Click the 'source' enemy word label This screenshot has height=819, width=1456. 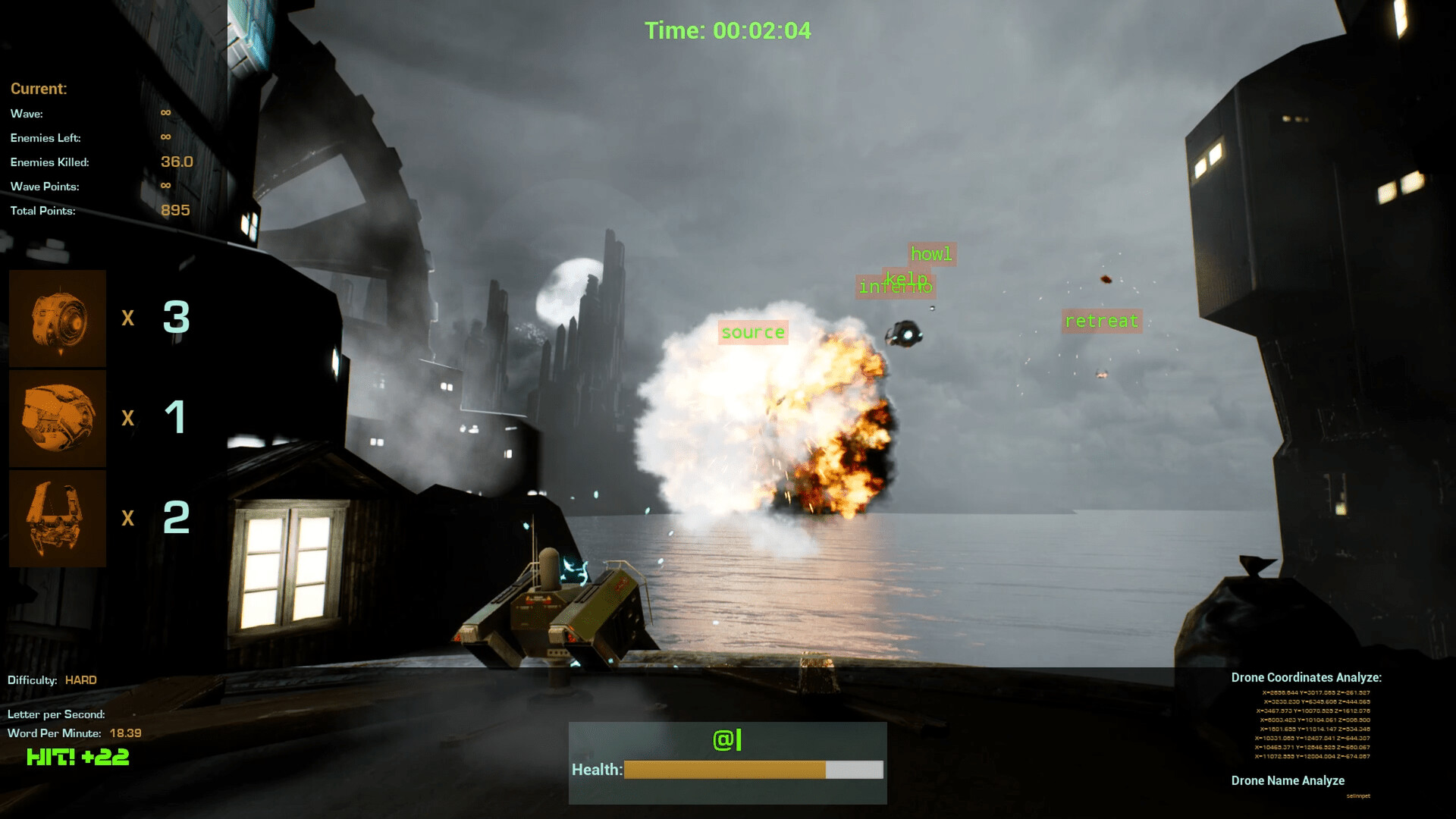pyautogui.click(x=752, y=331)
